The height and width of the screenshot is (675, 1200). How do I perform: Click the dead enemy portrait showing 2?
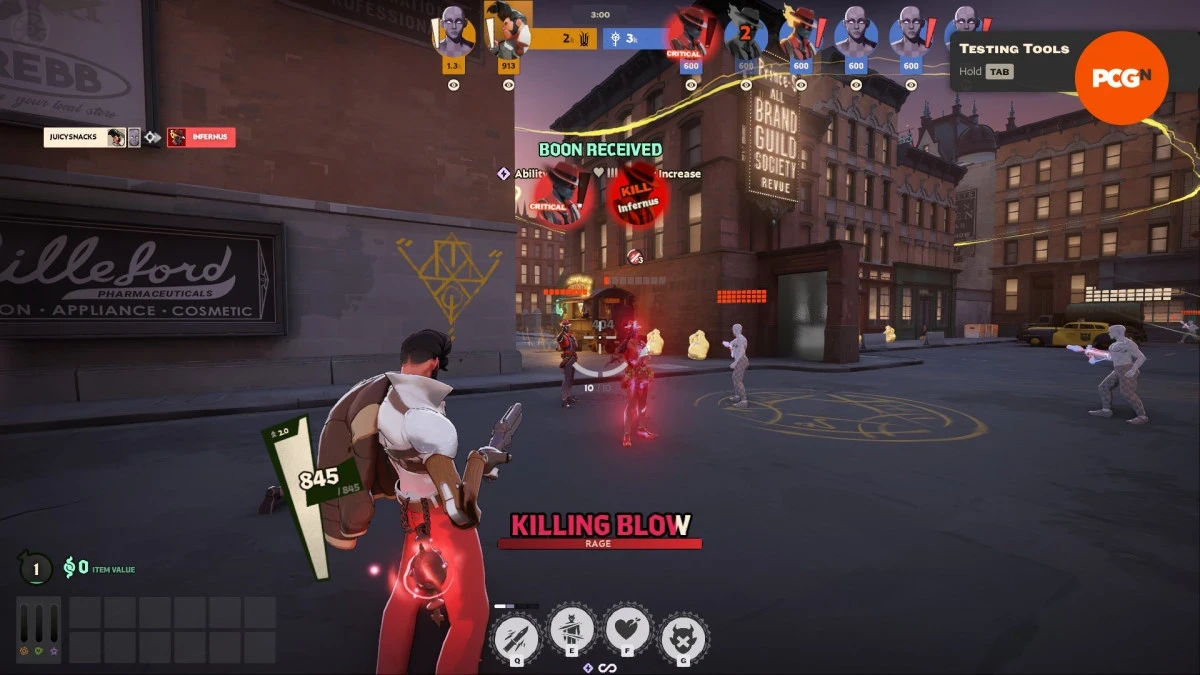click(745, 32)
